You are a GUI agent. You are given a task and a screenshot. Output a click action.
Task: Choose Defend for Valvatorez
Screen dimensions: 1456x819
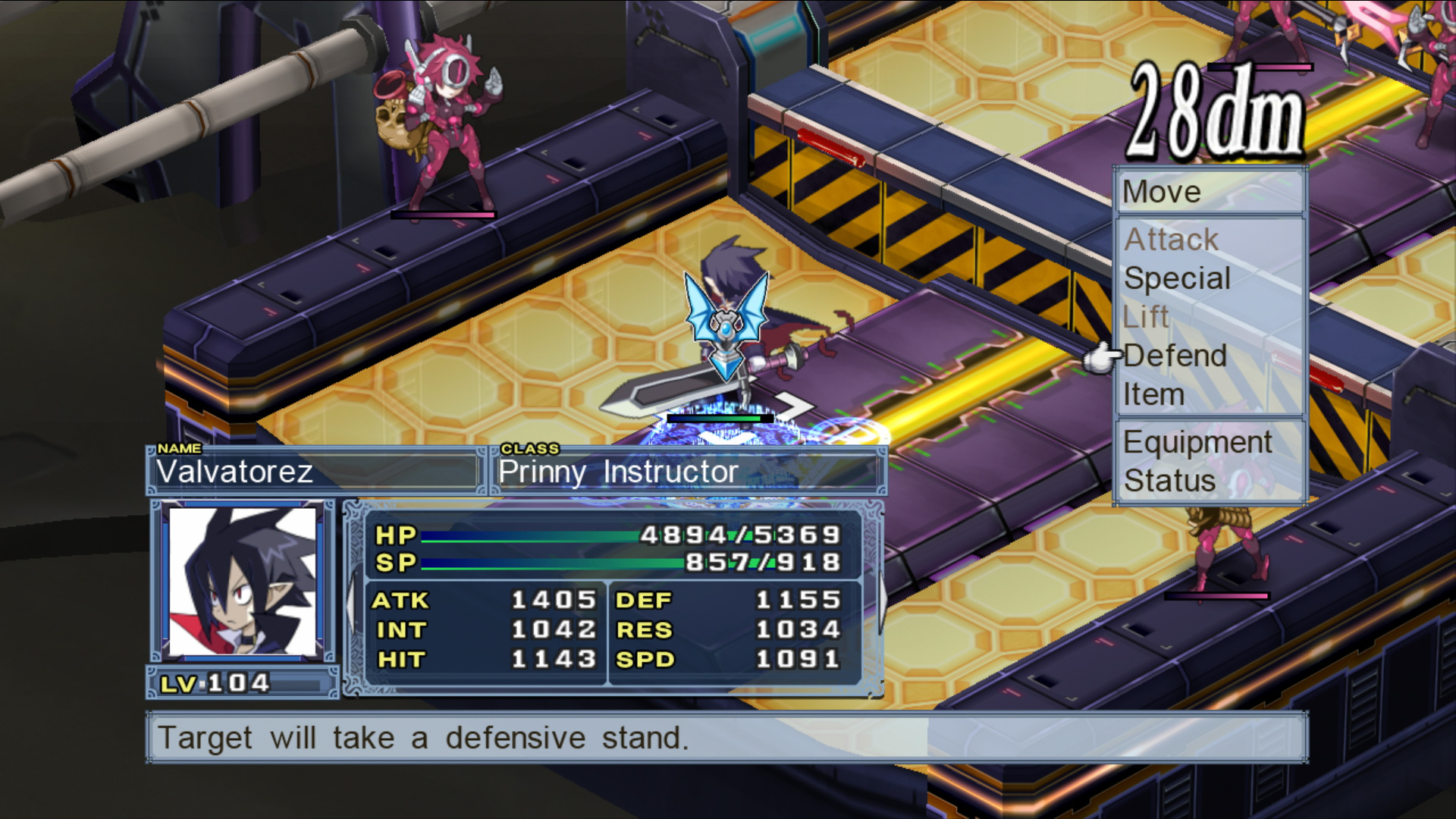coord(1175,356)
